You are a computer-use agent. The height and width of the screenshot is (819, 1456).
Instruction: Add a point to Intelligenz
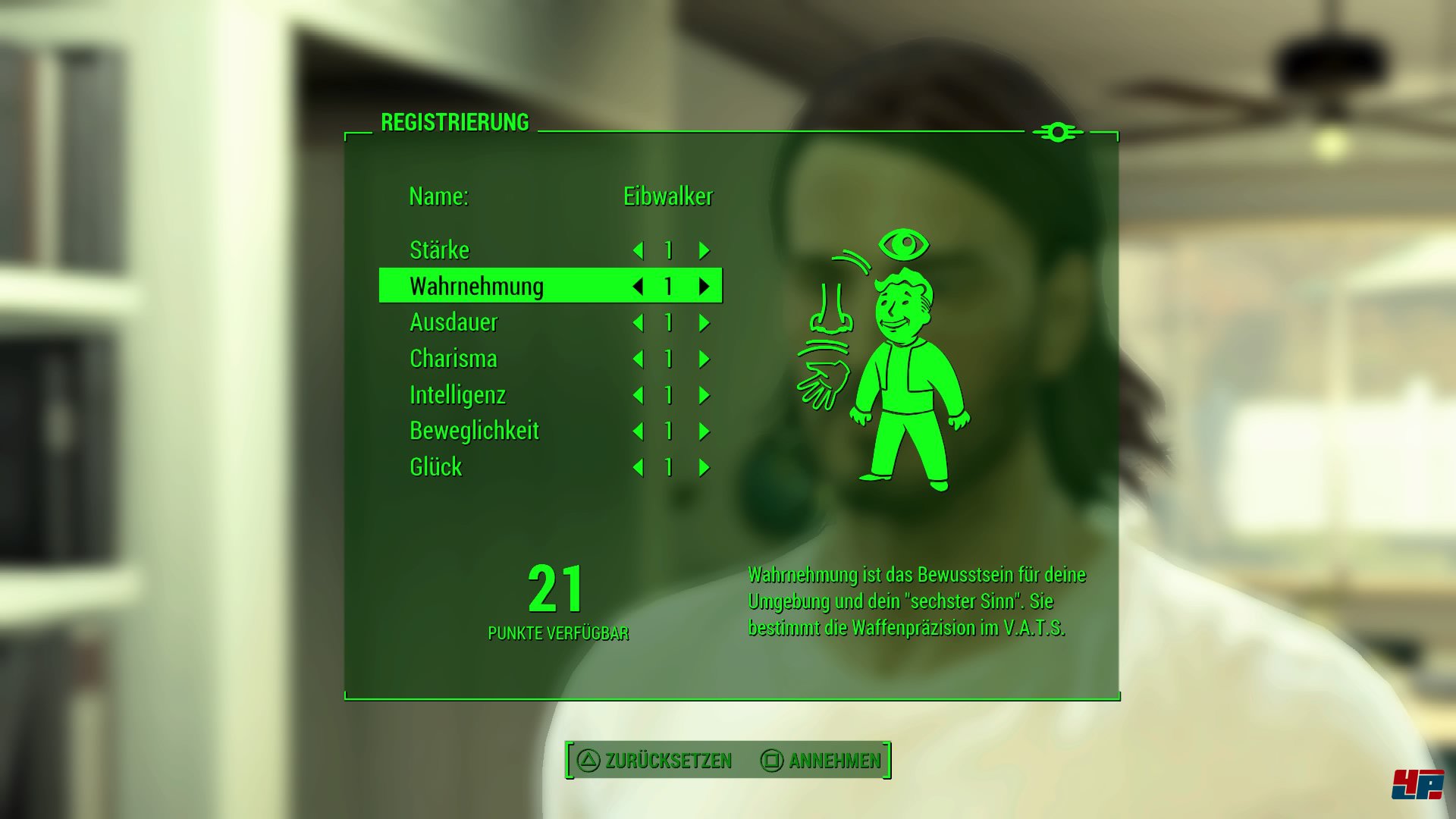pos(704,395)
